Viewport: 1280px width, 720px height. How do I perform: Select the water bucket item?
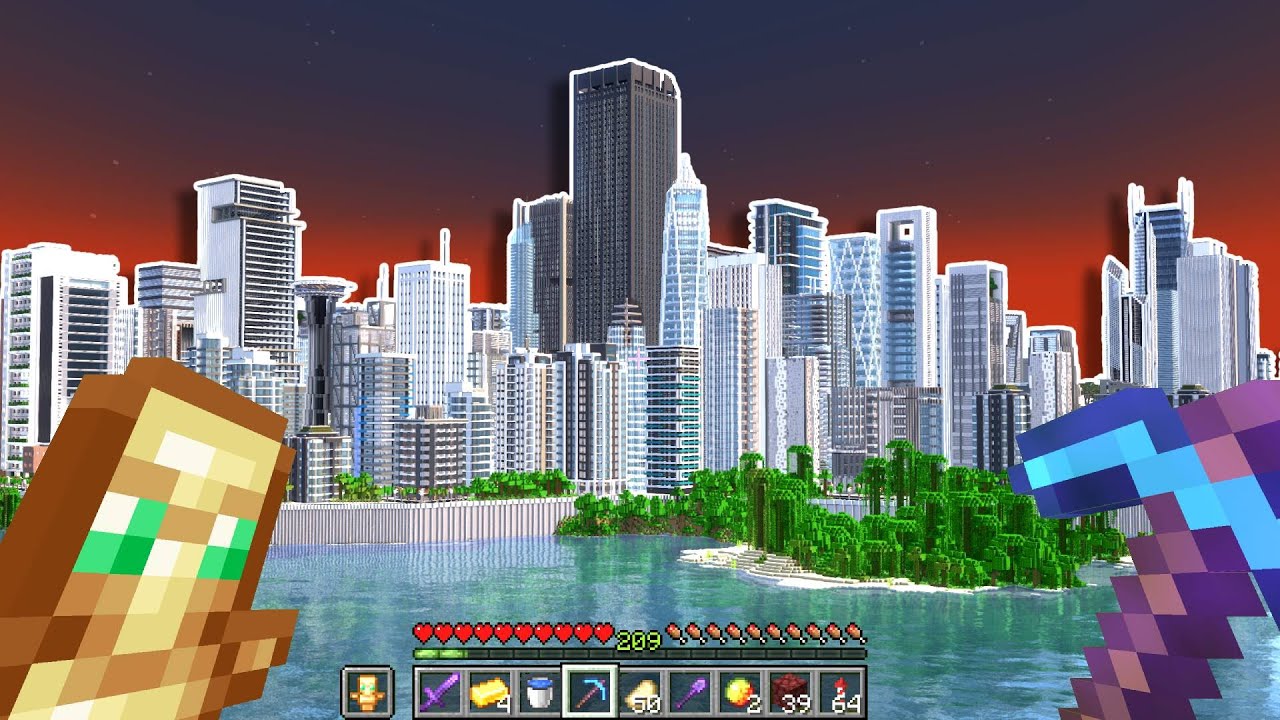point(540,690)
